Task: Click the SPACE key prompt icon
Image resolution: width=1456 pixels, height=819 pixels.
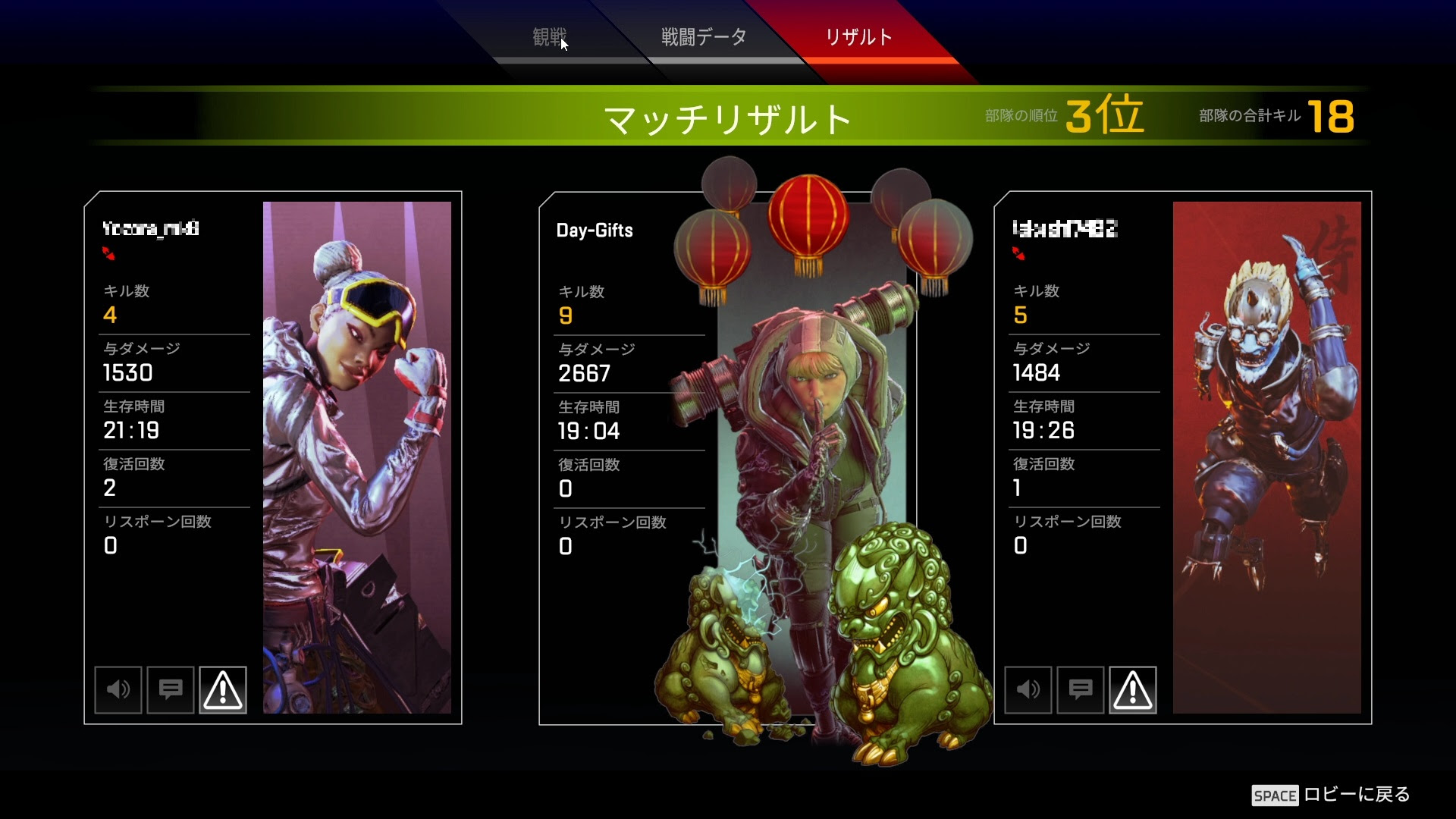Action: [x=1277, y=796]
